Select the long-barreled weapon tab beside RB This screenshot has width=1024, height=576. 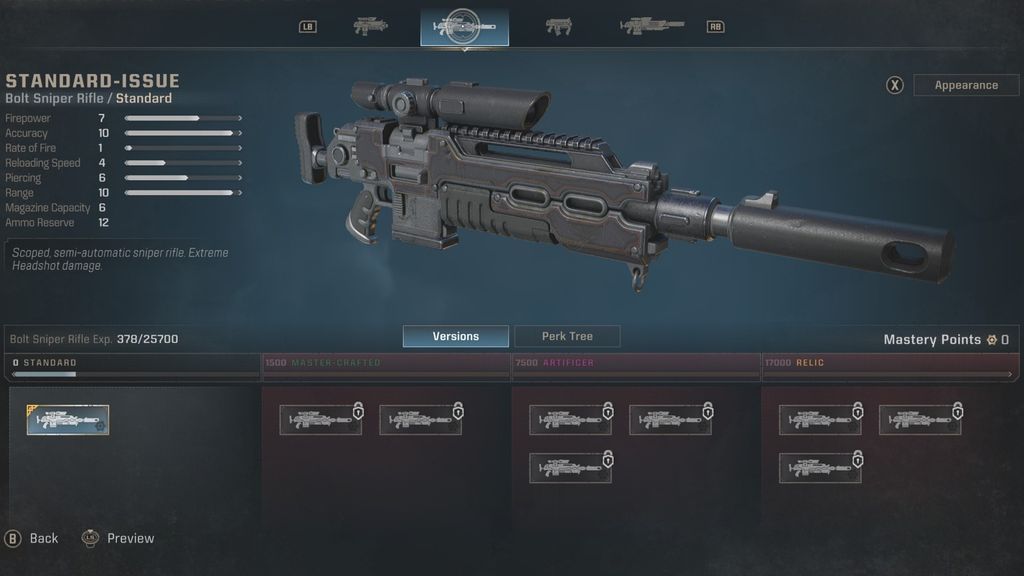tap(651, 27)
